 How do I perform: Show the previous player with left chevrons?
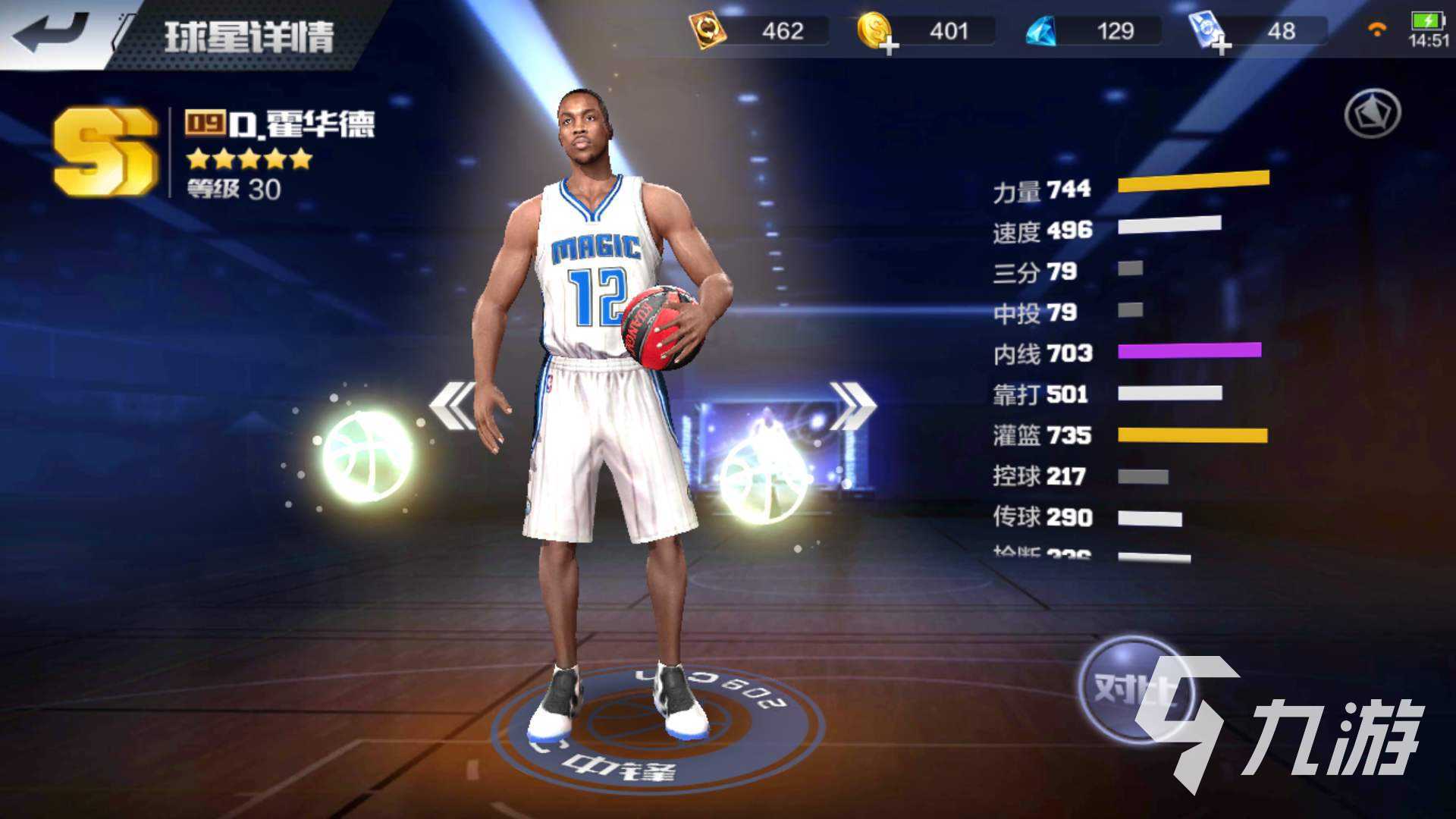(x=453, y=406)
